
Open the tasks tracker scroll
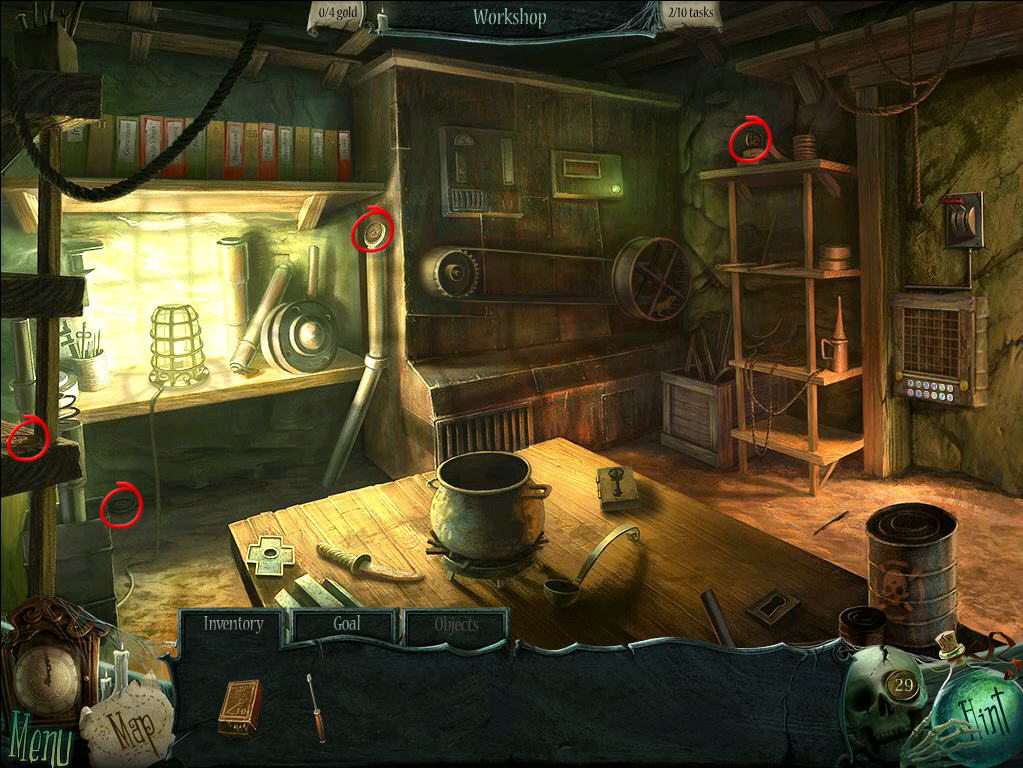coord(690,15)
